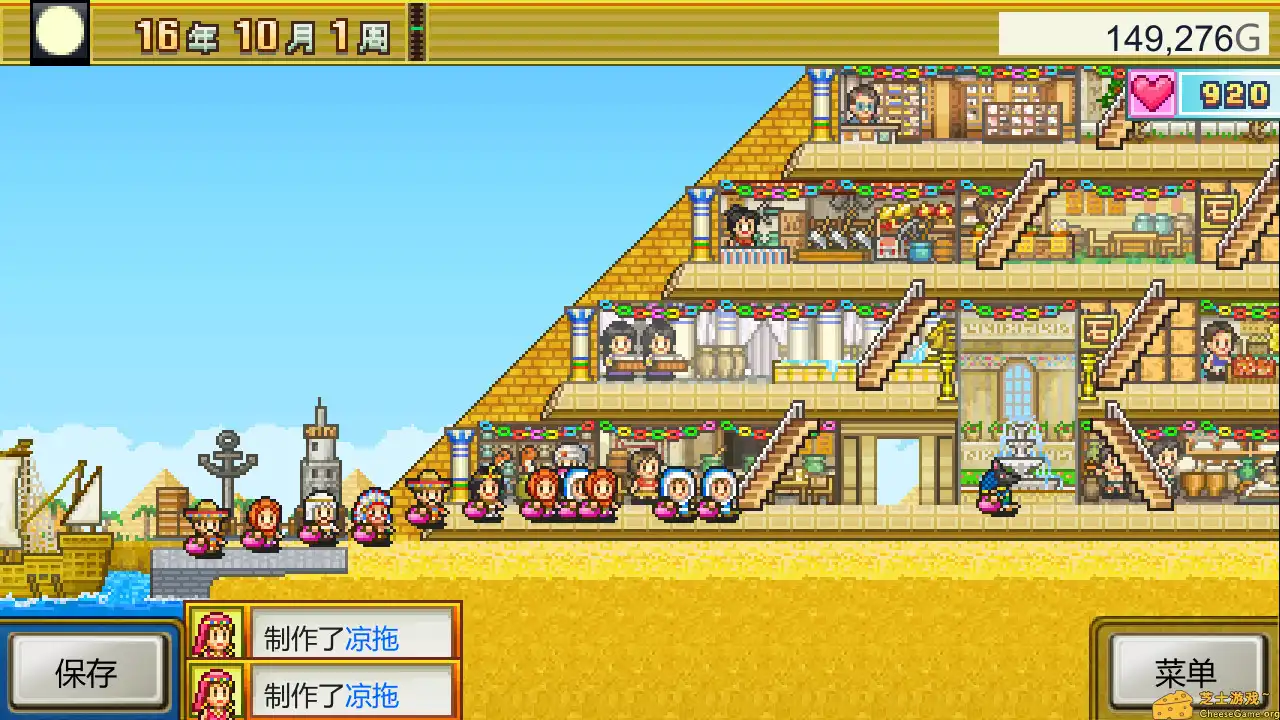1280x720 pixels.
Task: Click the pink heart icon next to the 920 counter
Action: [x=1152, y=93]
